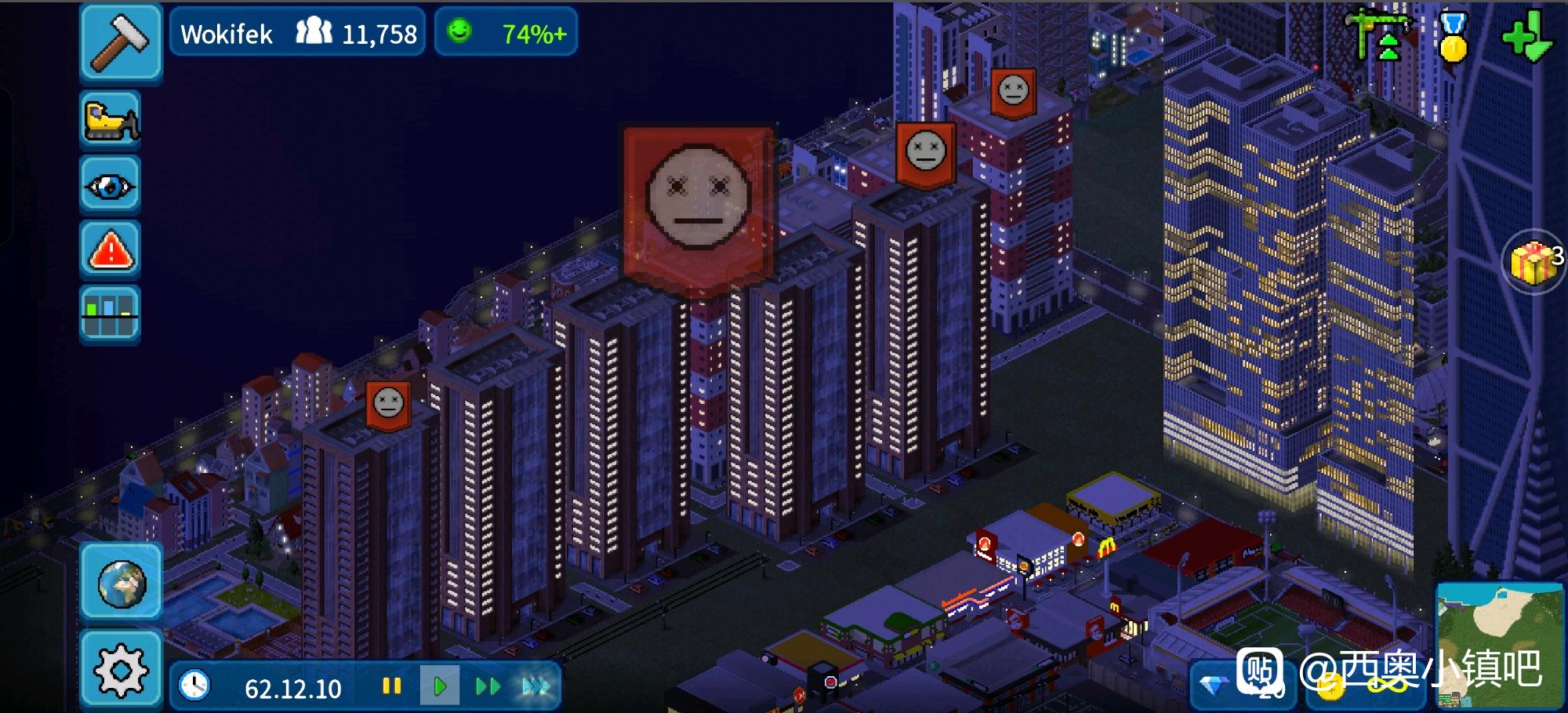Image resolution: width=1568 pixels, height=713 pixels.
Task: Open the gear settings menu
Action: (x=121, y=670)
